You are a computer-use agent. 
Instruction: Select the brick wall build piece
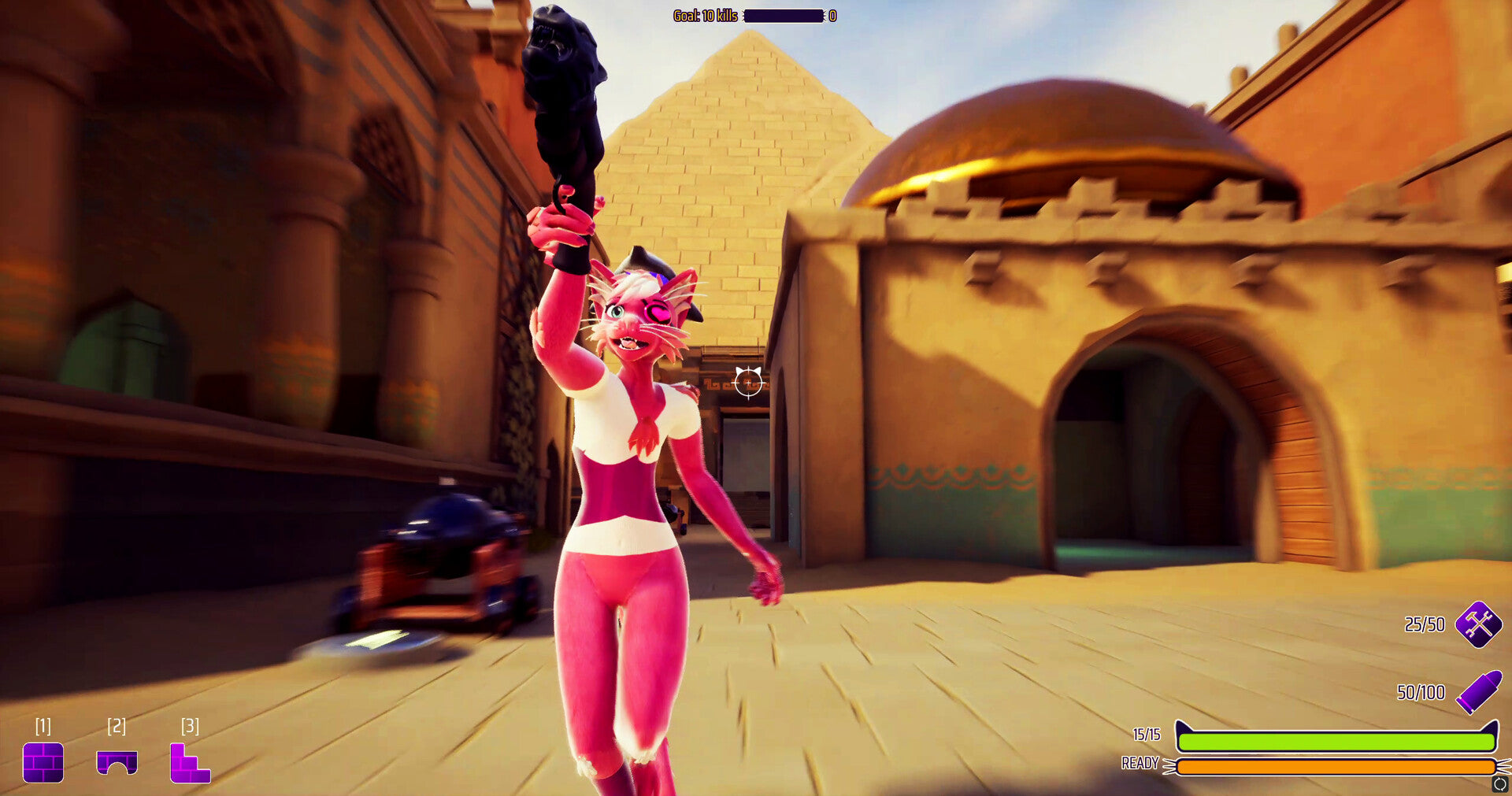[43, 762]
